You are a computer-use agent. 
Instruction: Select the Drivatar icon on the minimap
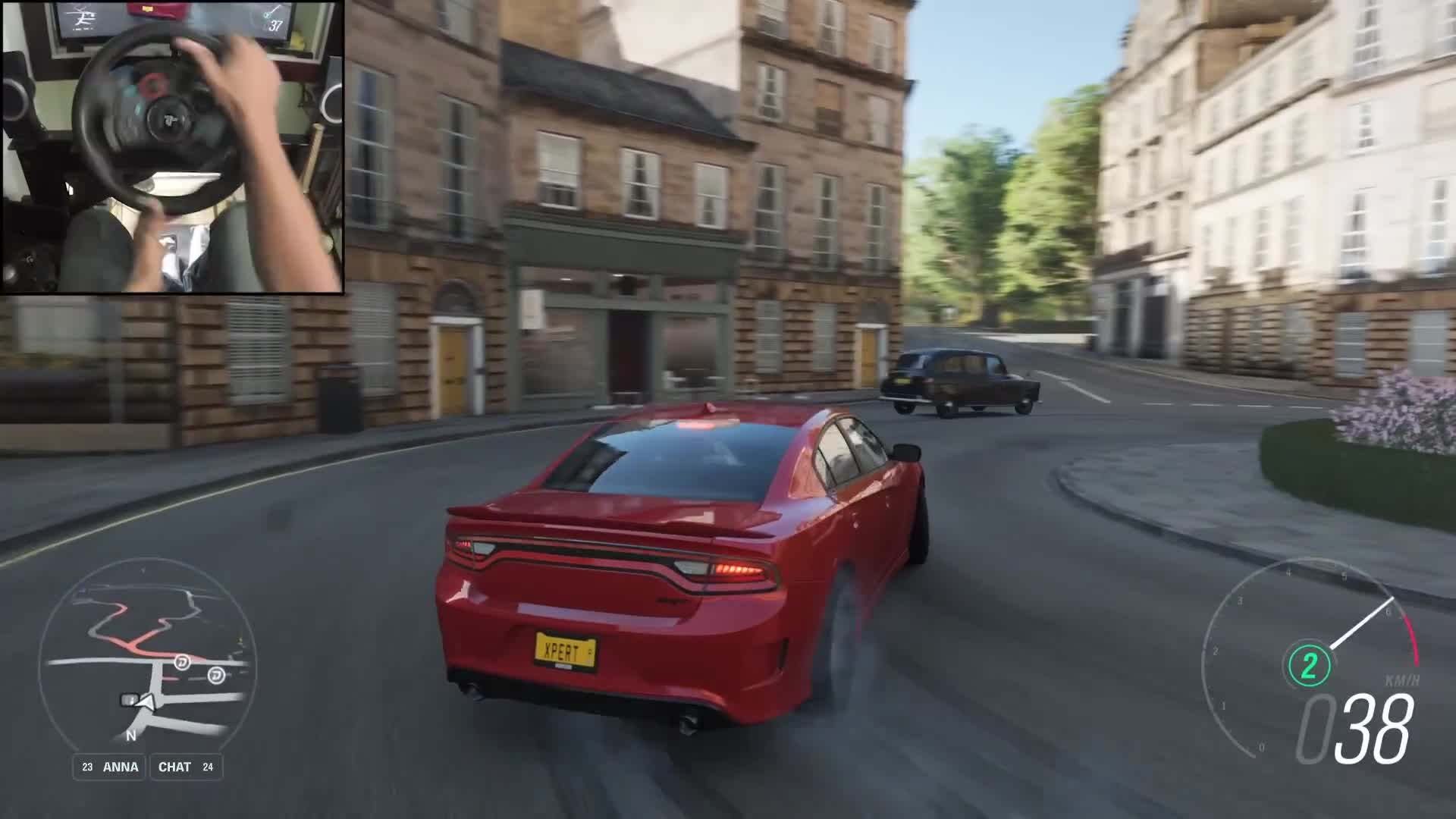183,663
